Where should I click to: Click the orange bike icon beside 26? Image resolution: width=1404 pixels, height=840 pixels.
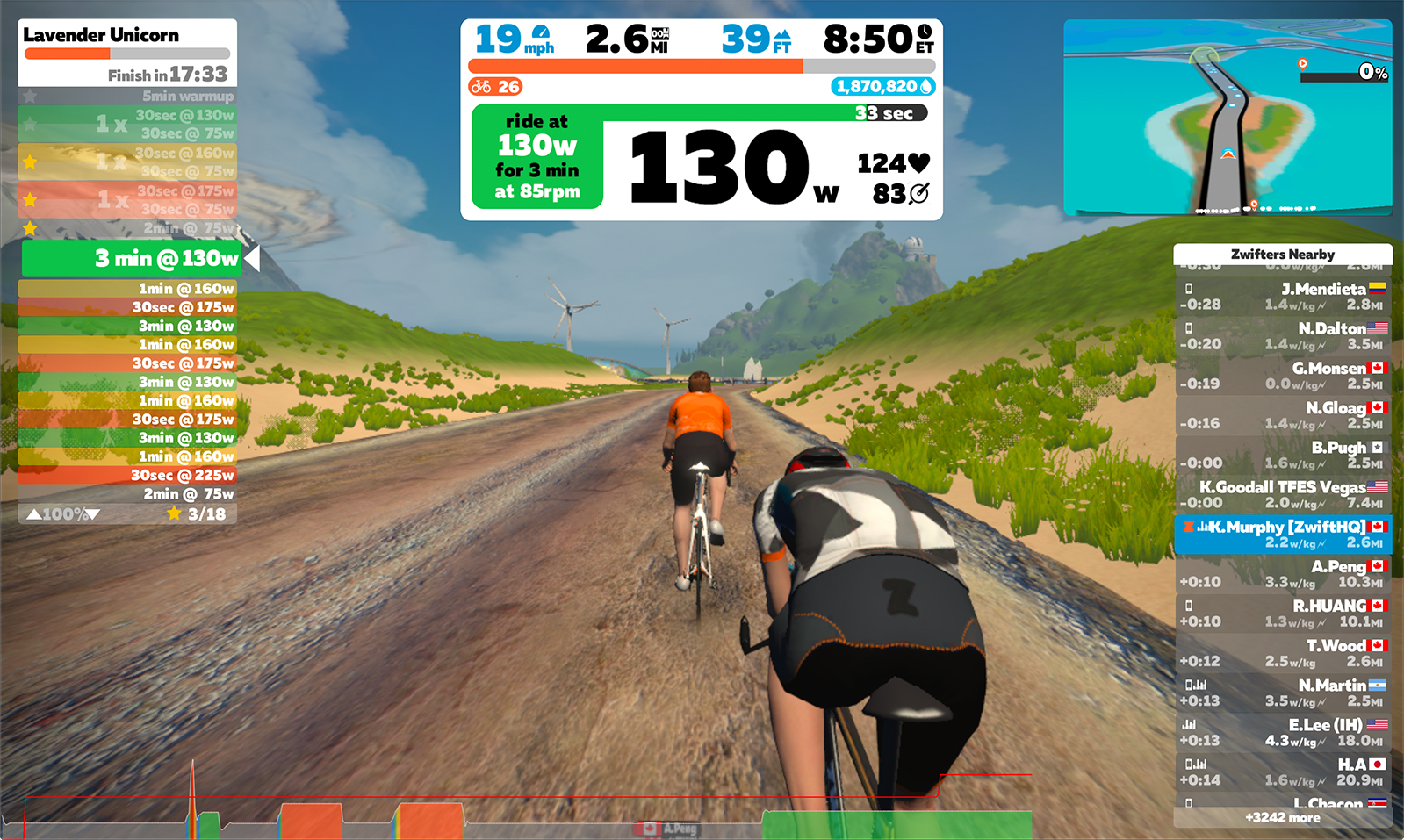pyautogui.click(x=479, y=87)
